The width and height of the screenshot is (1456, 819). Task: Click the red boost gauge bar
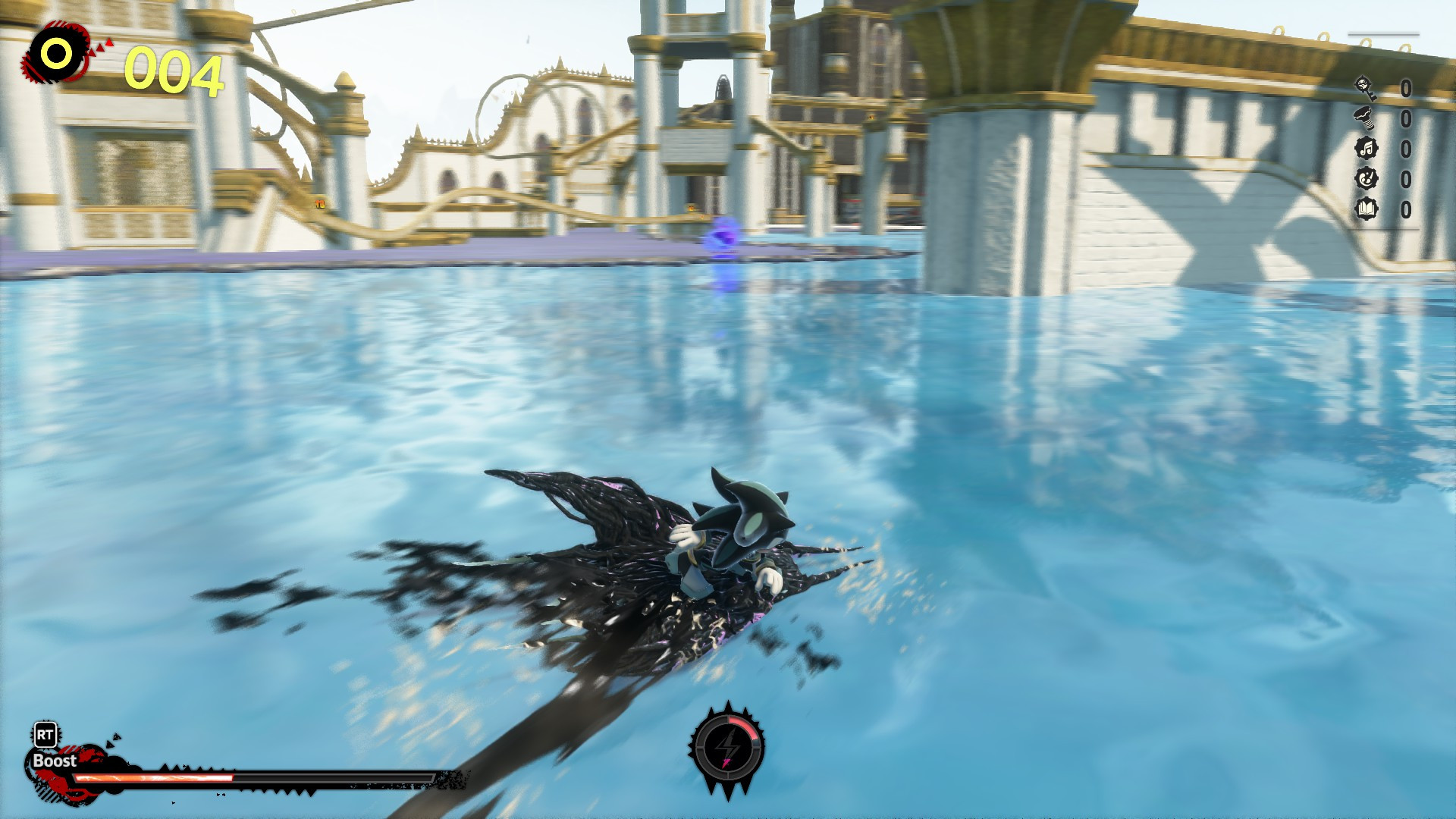(152, 777)
